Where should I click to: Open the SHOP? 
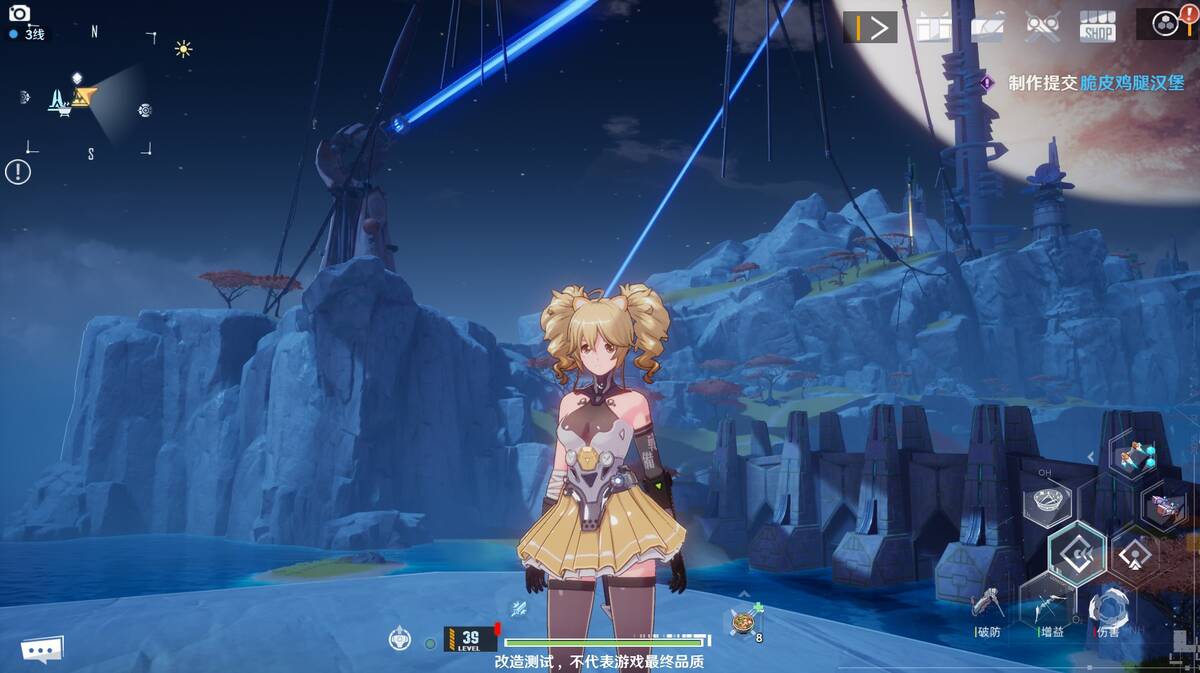(1097, 26)
